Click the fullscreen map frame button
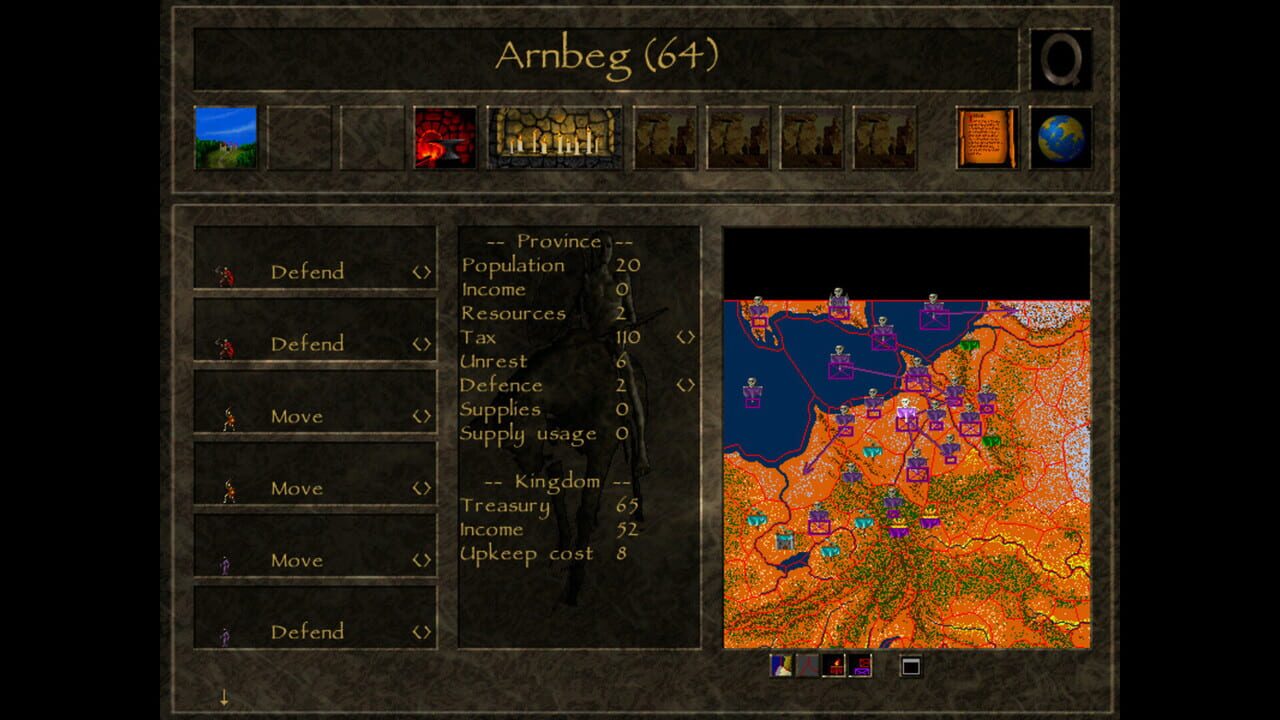The height and width of the screenshot is (720, 1280). [911, 663]
